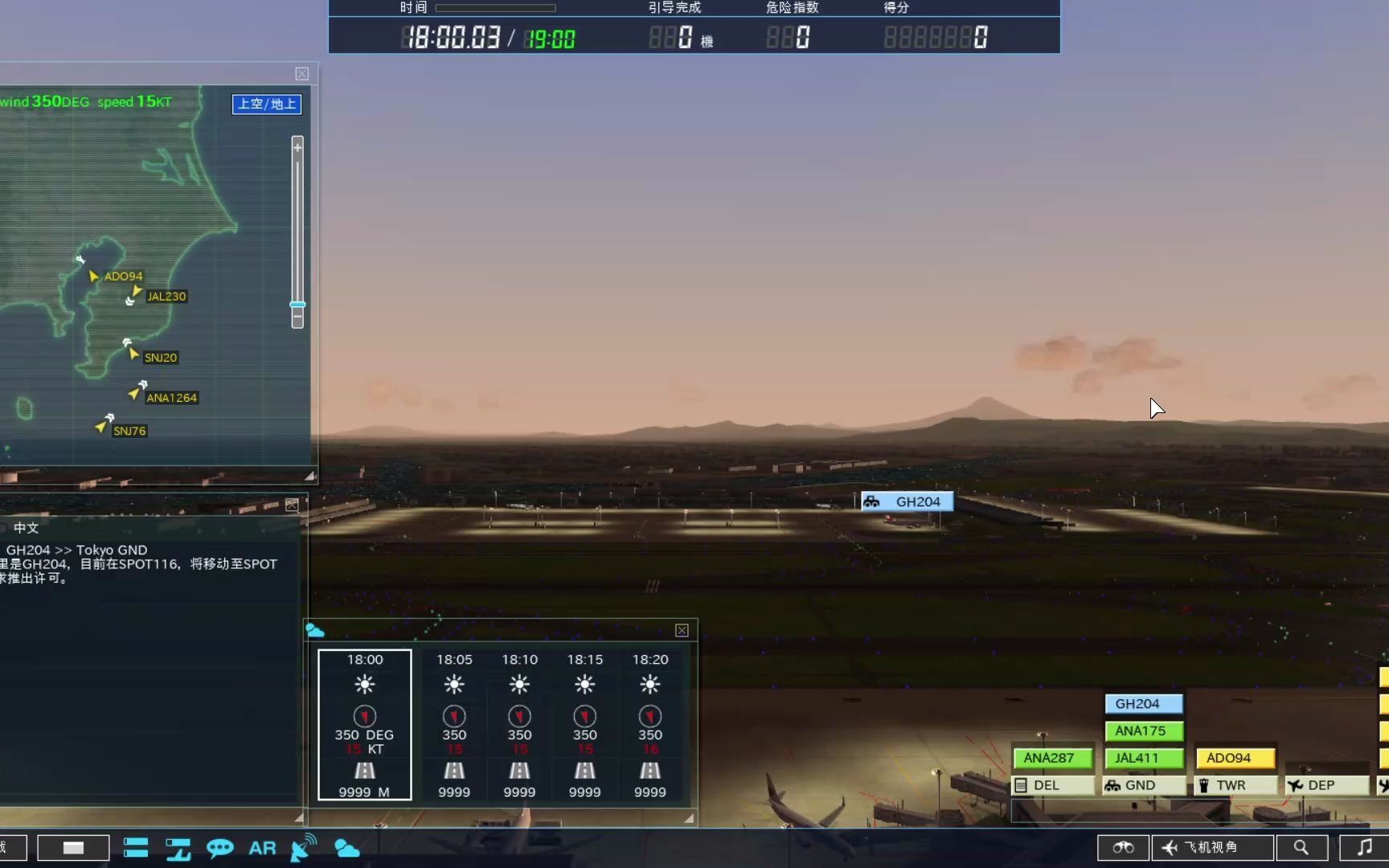This screenshot has height=868, width=1389.
Task: Select the runway view icon
Action: tap(178, 848)
